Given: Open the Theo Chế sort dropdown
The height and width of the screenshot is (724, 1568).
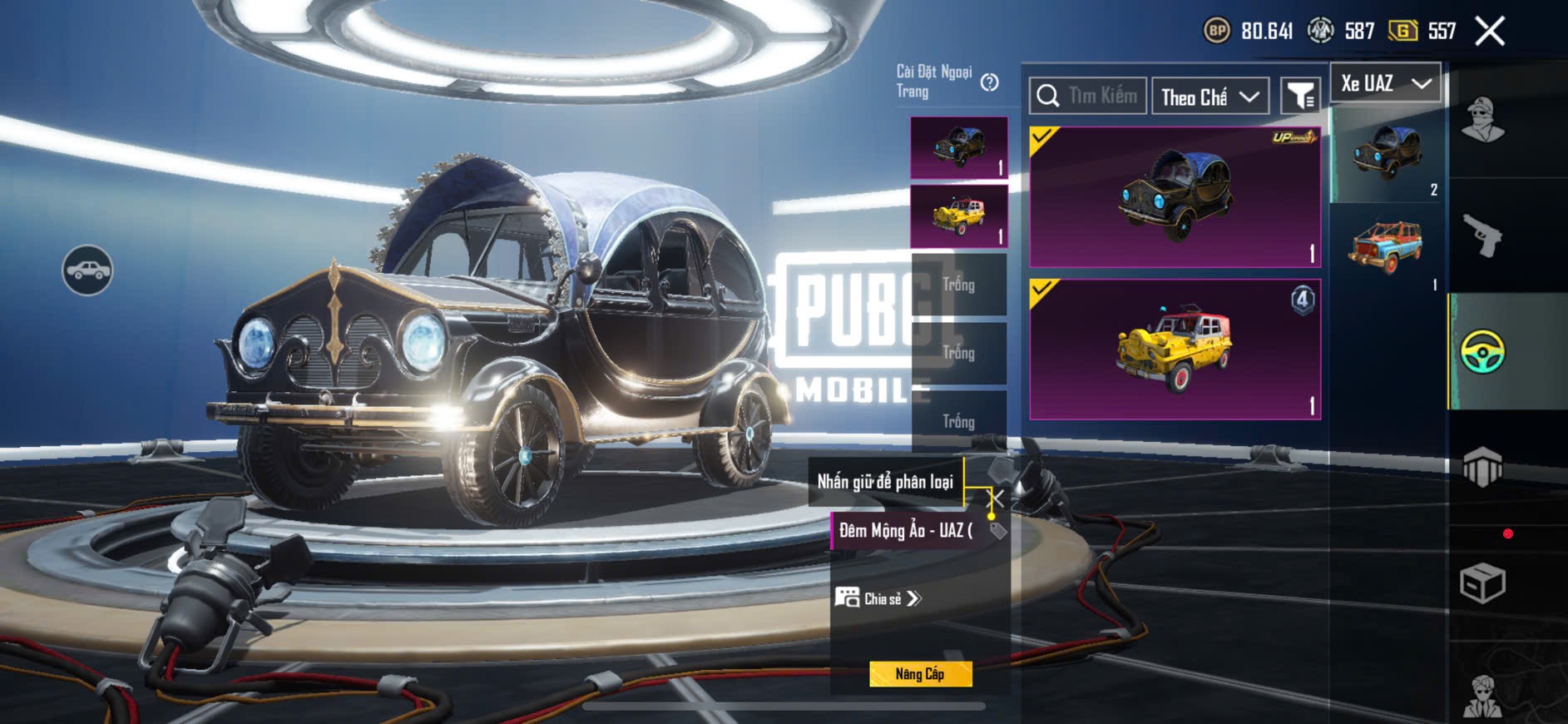Looking at the screenshot, I should pos(1209,97).
